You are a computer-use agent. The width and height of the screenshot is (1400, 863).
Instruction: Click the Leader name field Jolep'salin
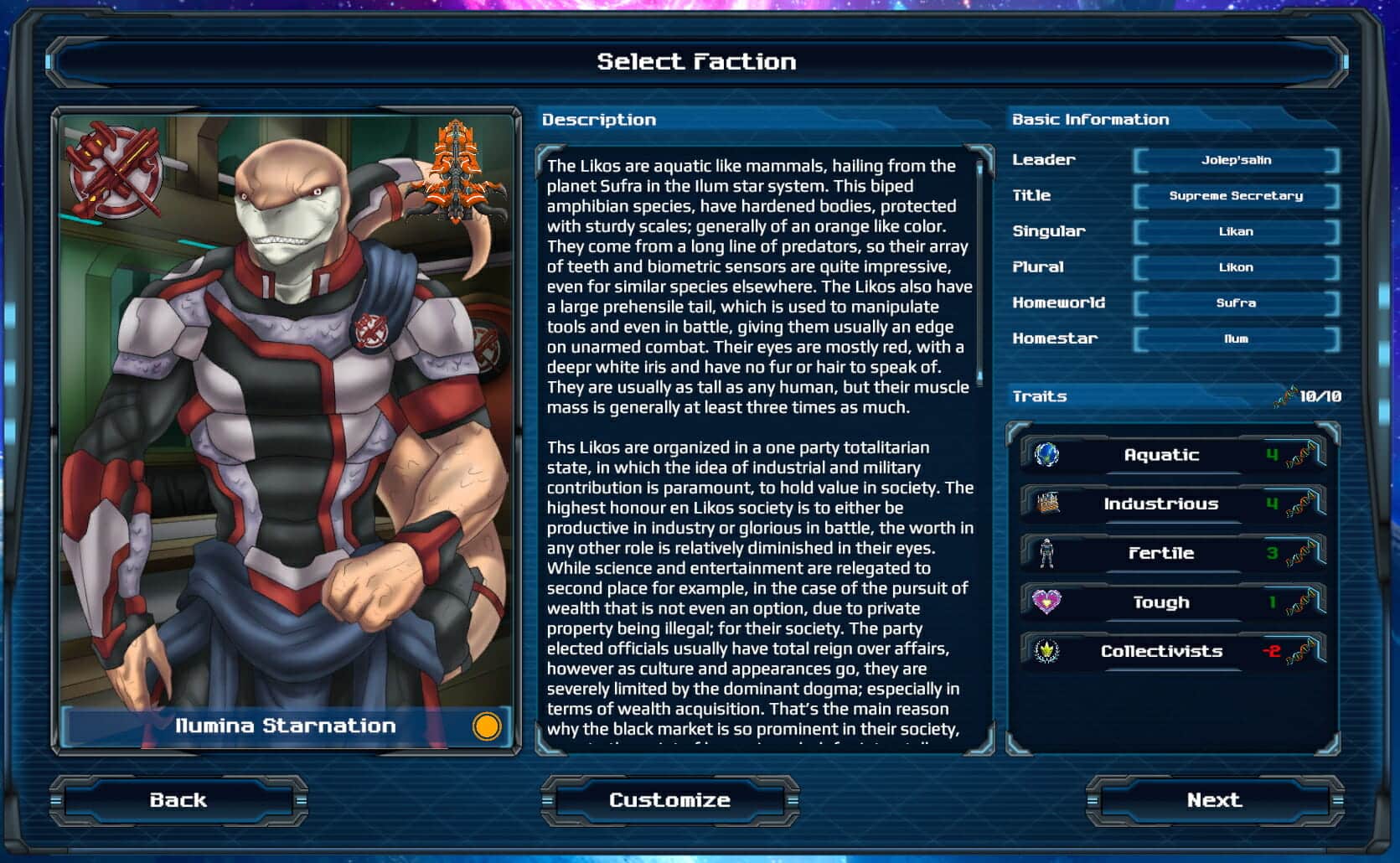(x=1236, y=160)
